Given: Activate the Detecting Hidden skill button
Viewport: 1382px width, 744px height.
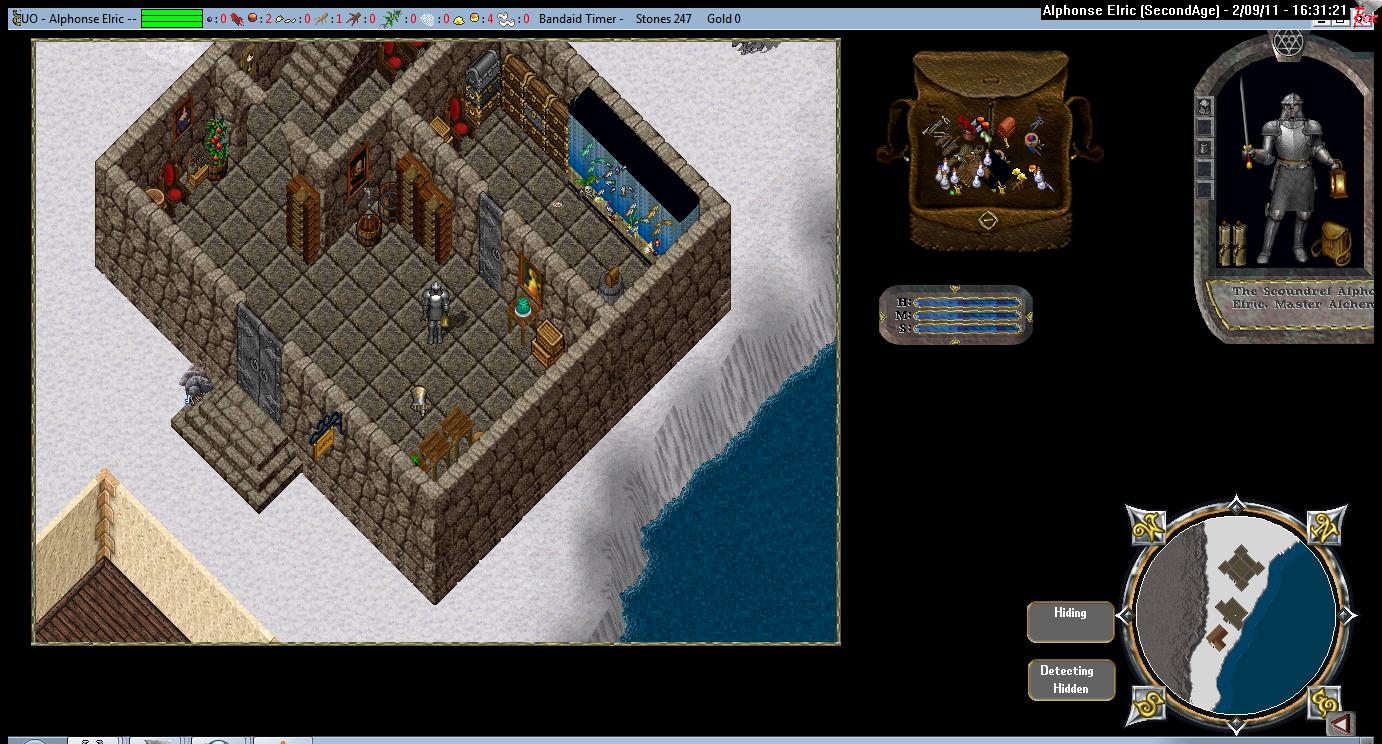Looking at the screenshot, I should 1070,680.
